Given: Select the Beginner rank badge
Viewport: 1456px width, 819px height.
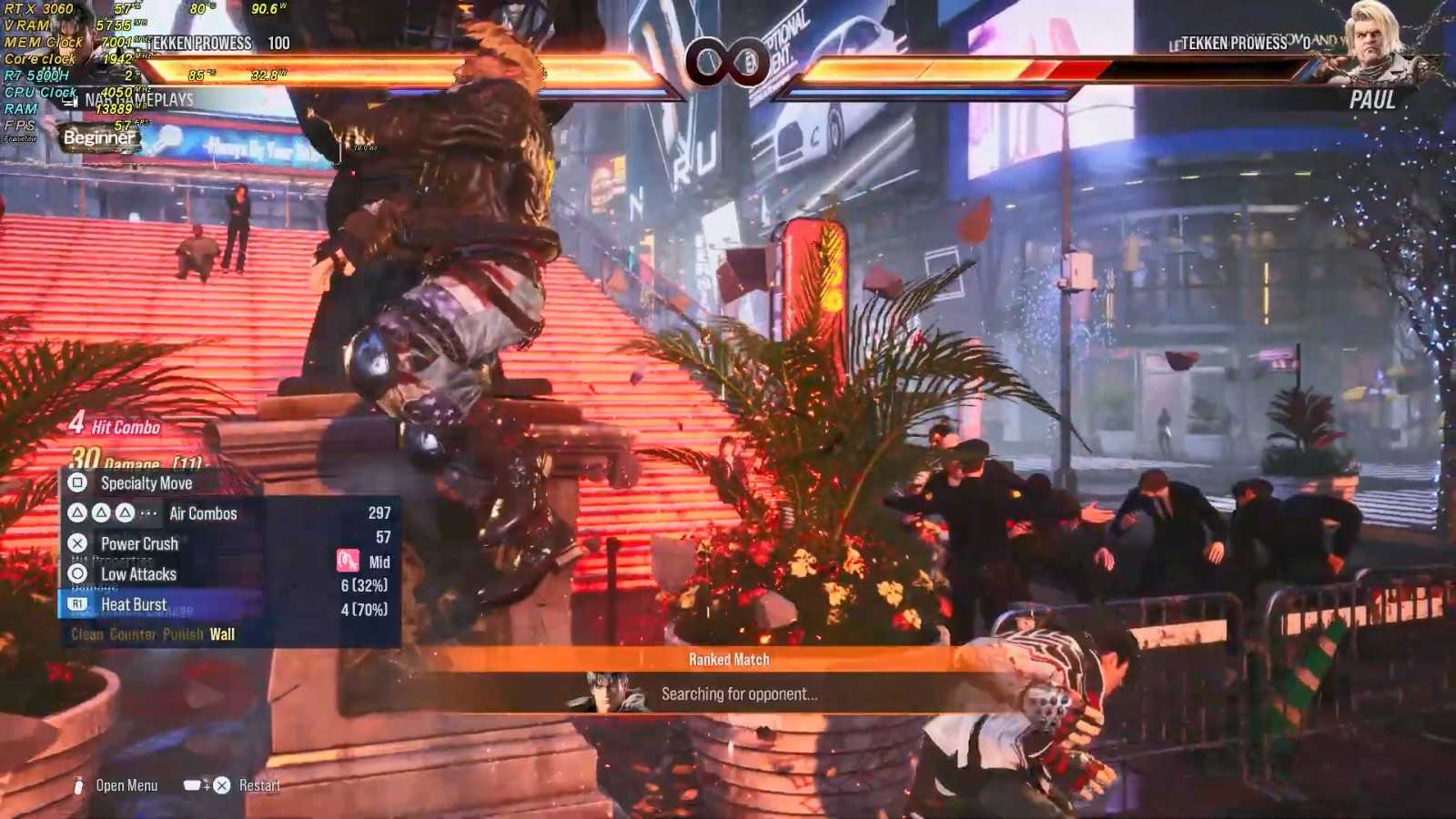Looking at the screenshot, I should point(99,138).
